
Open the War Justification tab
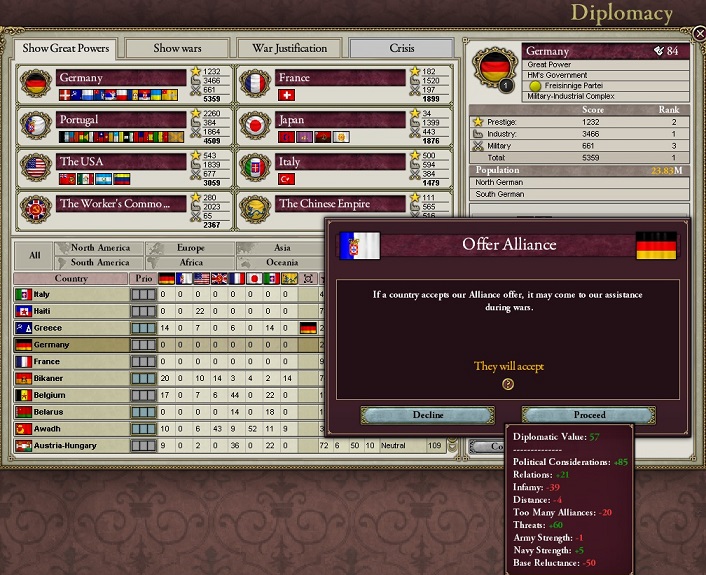point(289,48)
